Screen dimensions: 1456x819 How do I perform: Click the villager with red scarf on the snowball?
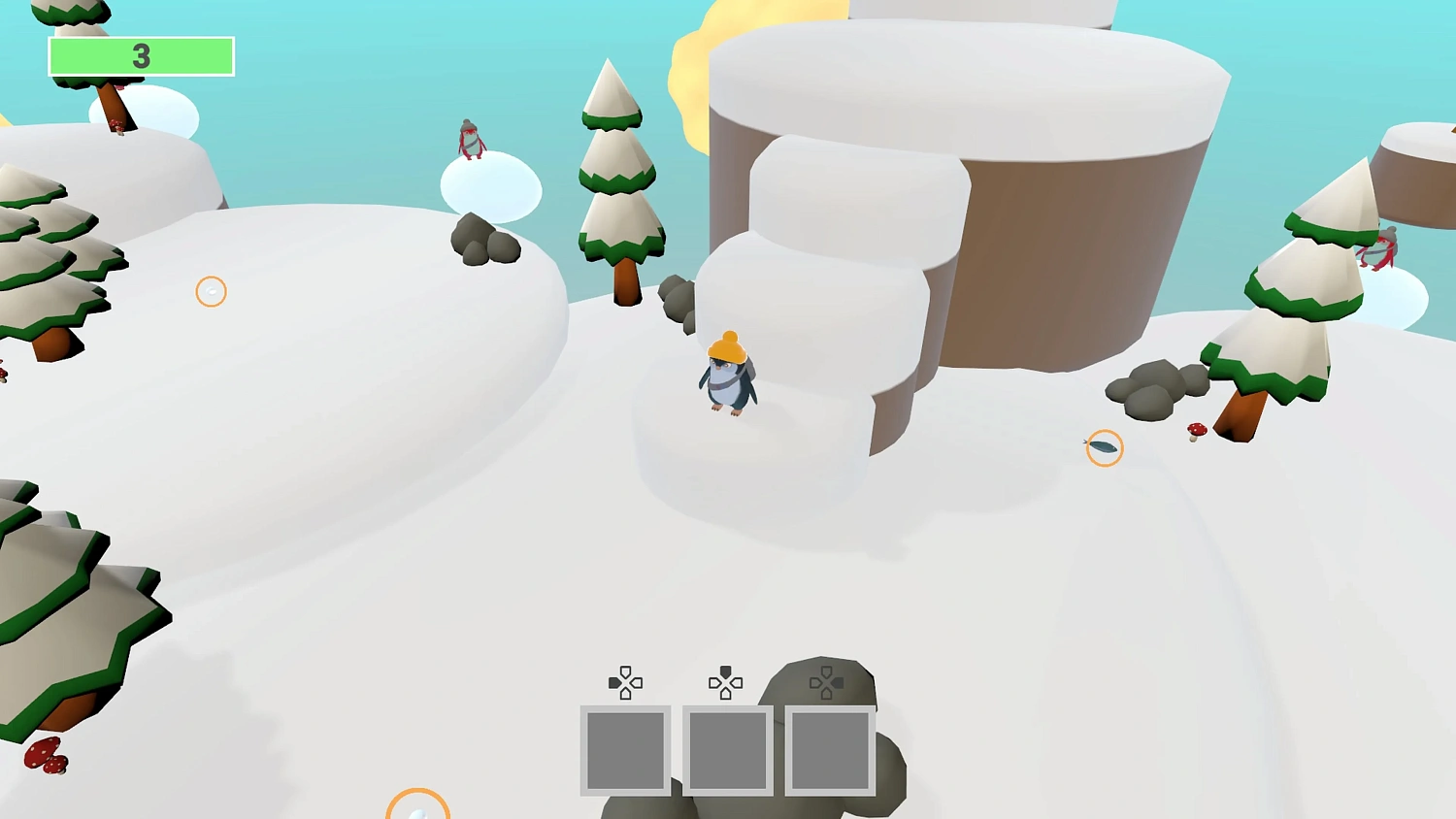tap(471, 141)
